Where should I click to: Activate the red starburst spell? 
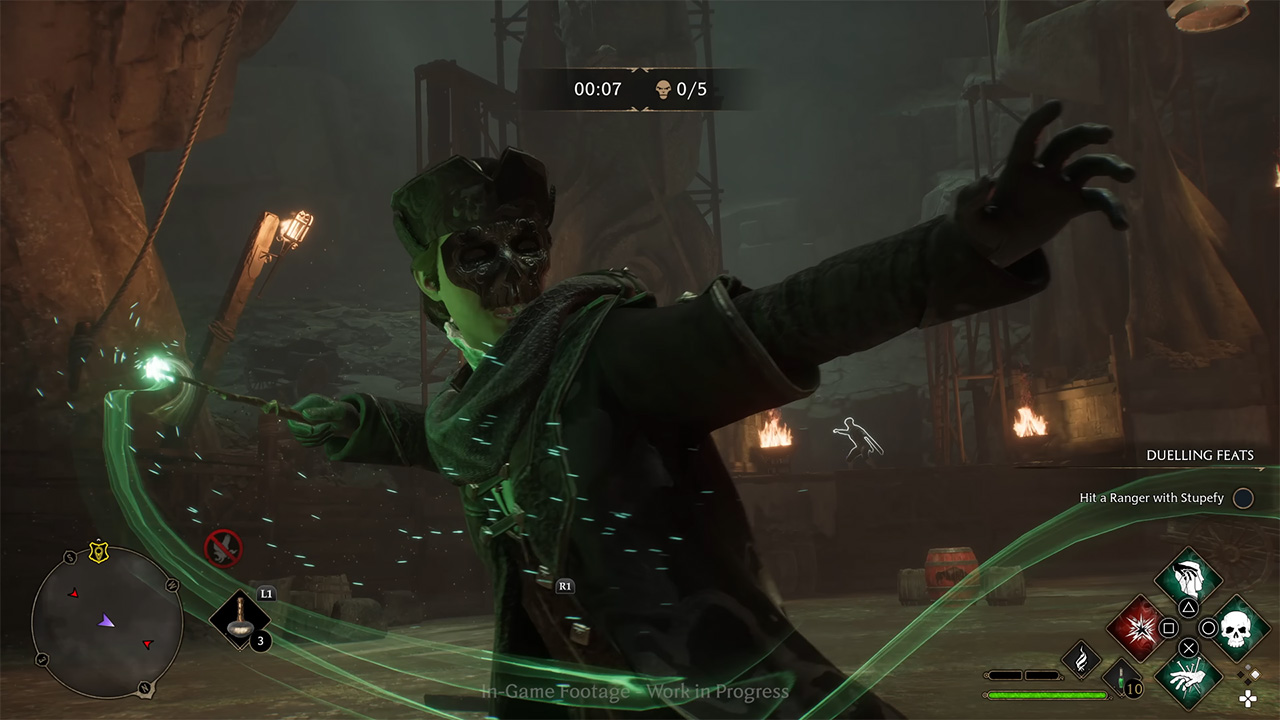[1138, 628]
